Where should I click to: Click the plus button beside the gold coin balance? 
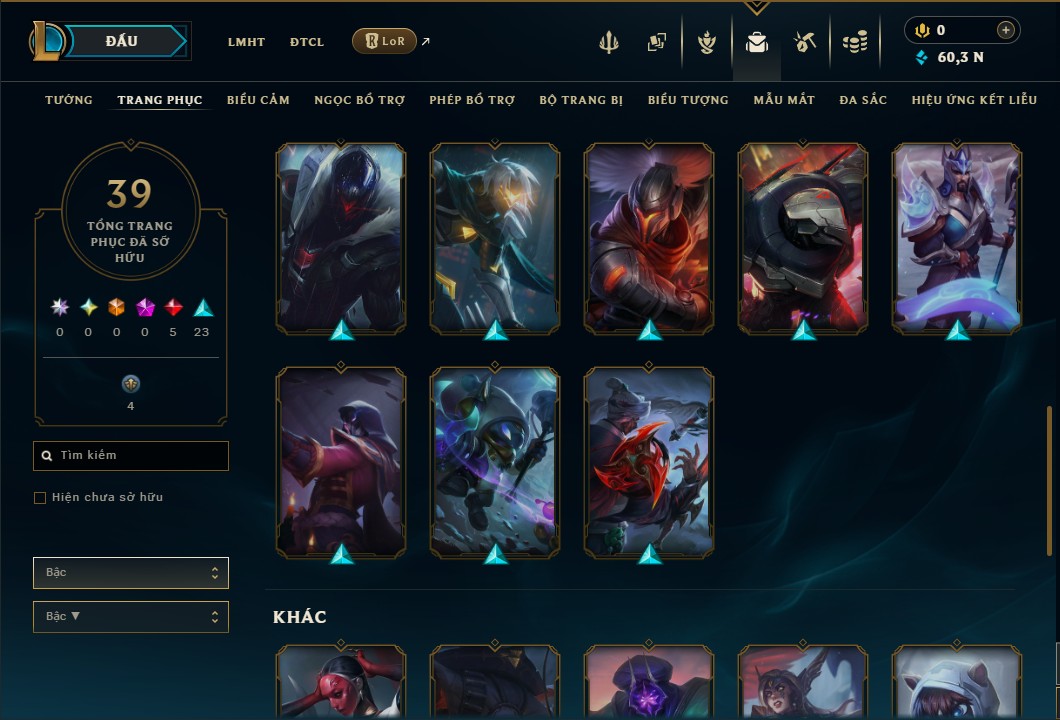click(x=1005, y=31)
